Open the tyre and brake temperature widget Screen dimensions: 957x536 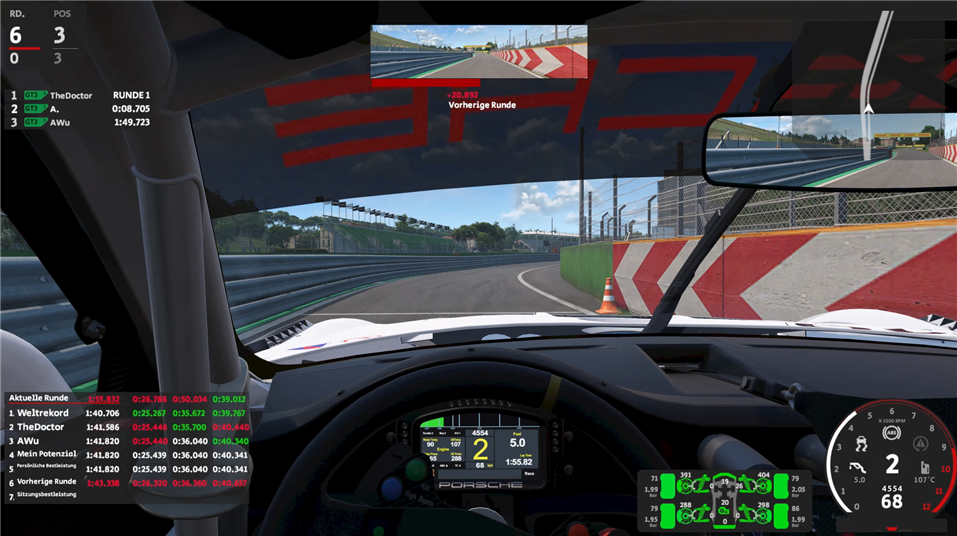coord(725,500)
